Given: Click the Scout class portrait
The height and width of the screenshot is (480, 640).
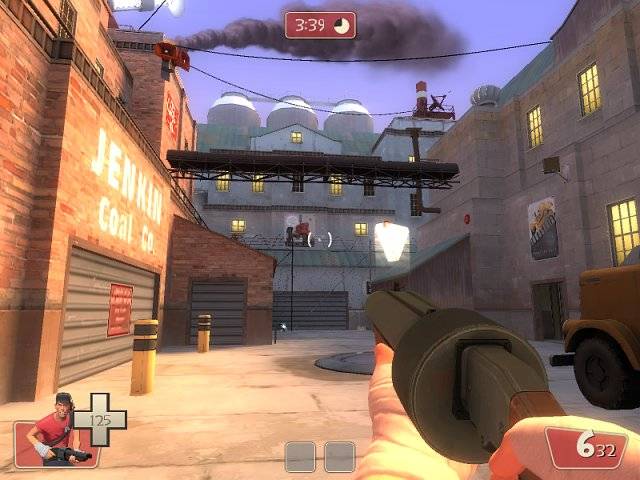Looking at the screenshot, I should point(57,431).
